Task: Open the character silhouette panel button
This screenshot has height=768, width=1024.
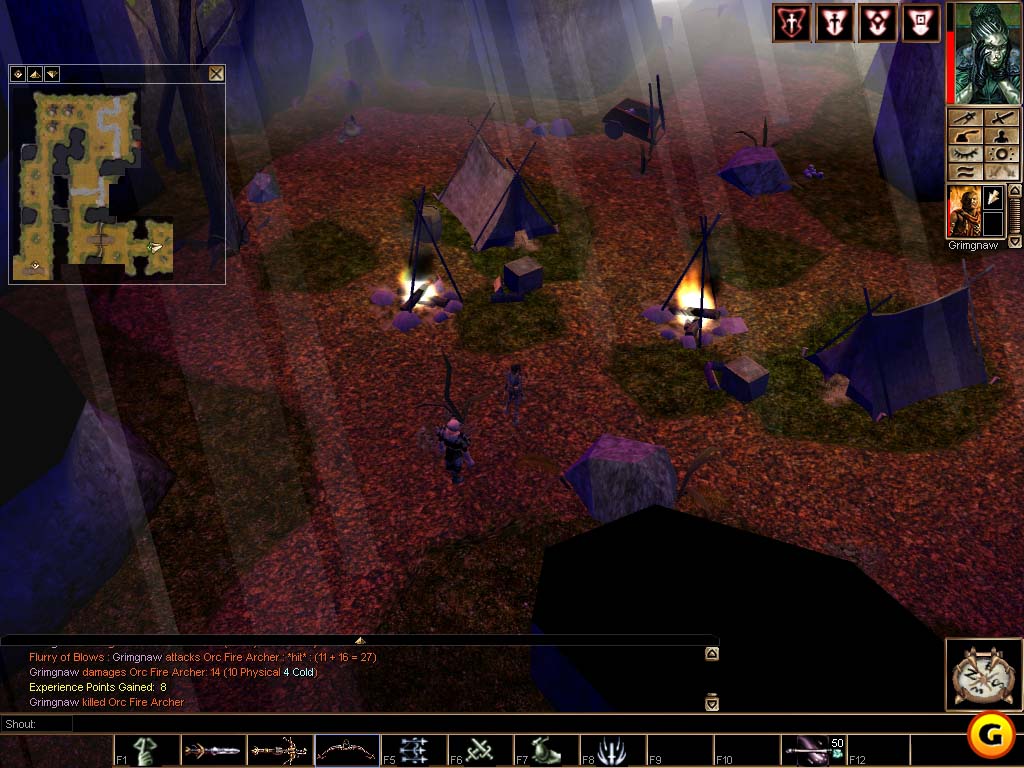Action: coord(999,137)
